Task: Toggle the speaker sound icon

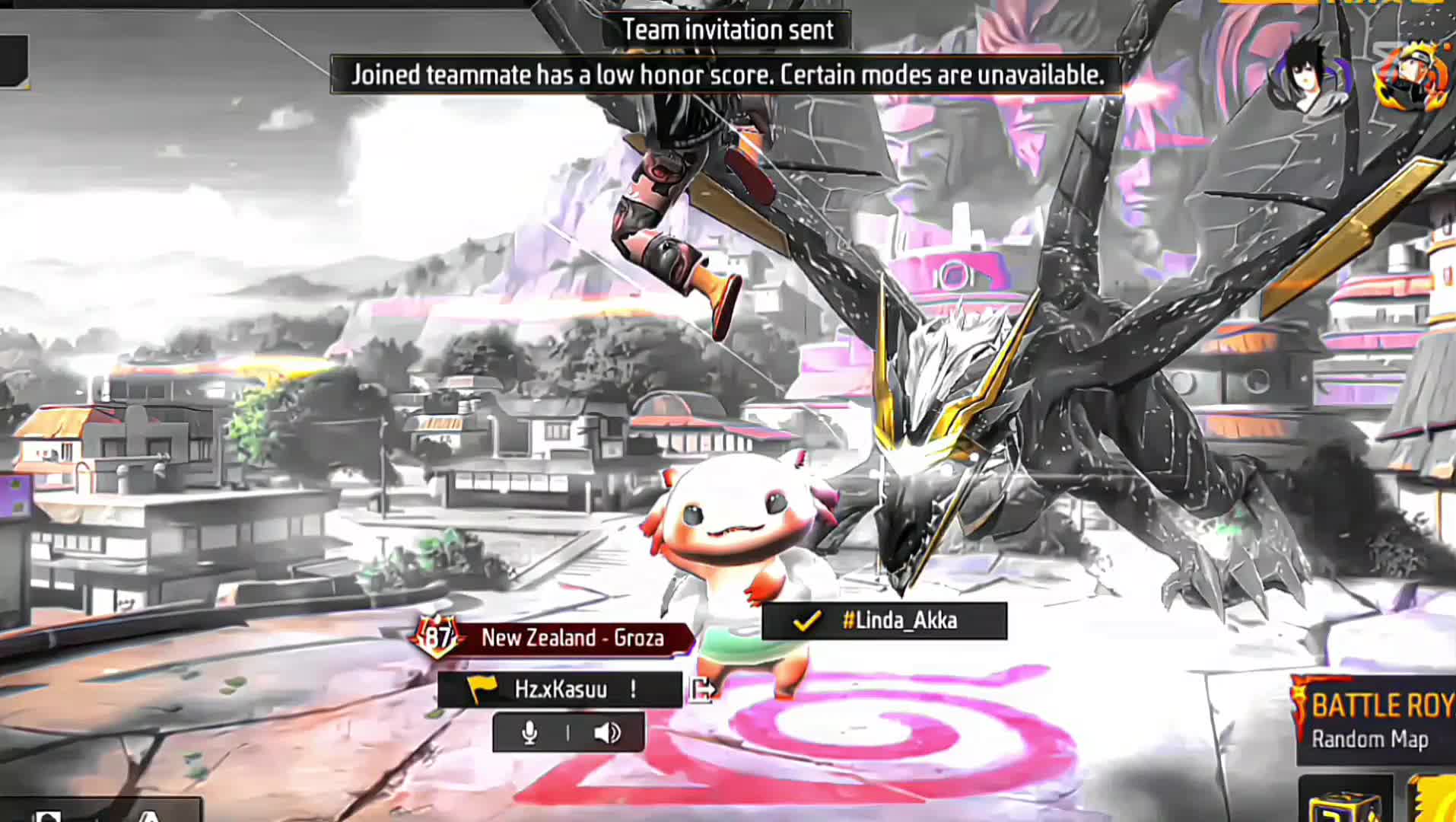Action: click(606, 733)
